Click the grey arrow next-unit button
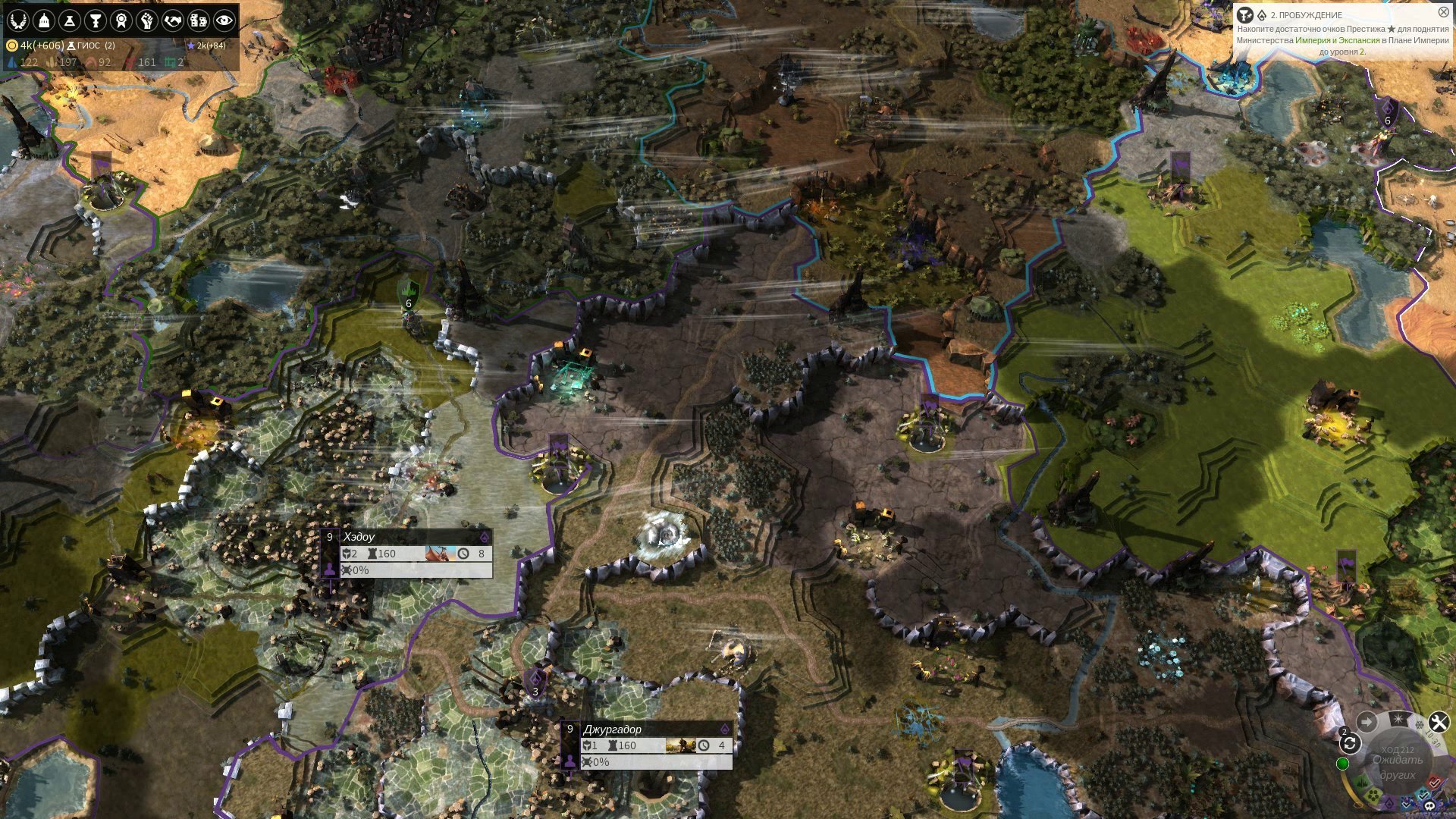Image resolution: width=1456 pixels, height=819 pixels. (x=1367, y=722)
